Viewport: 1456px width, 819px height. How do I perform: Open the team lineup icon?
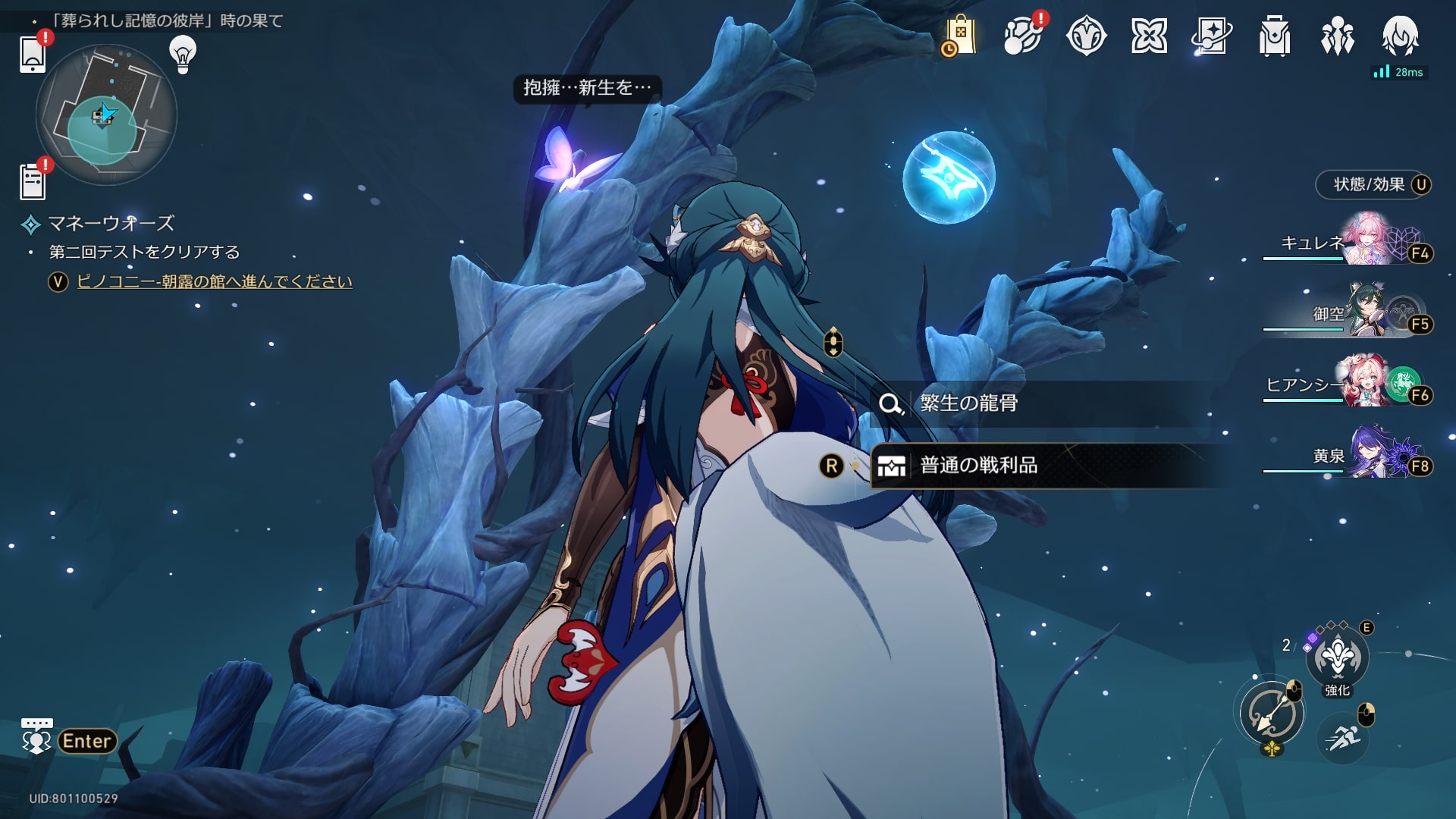[1337, 36]
